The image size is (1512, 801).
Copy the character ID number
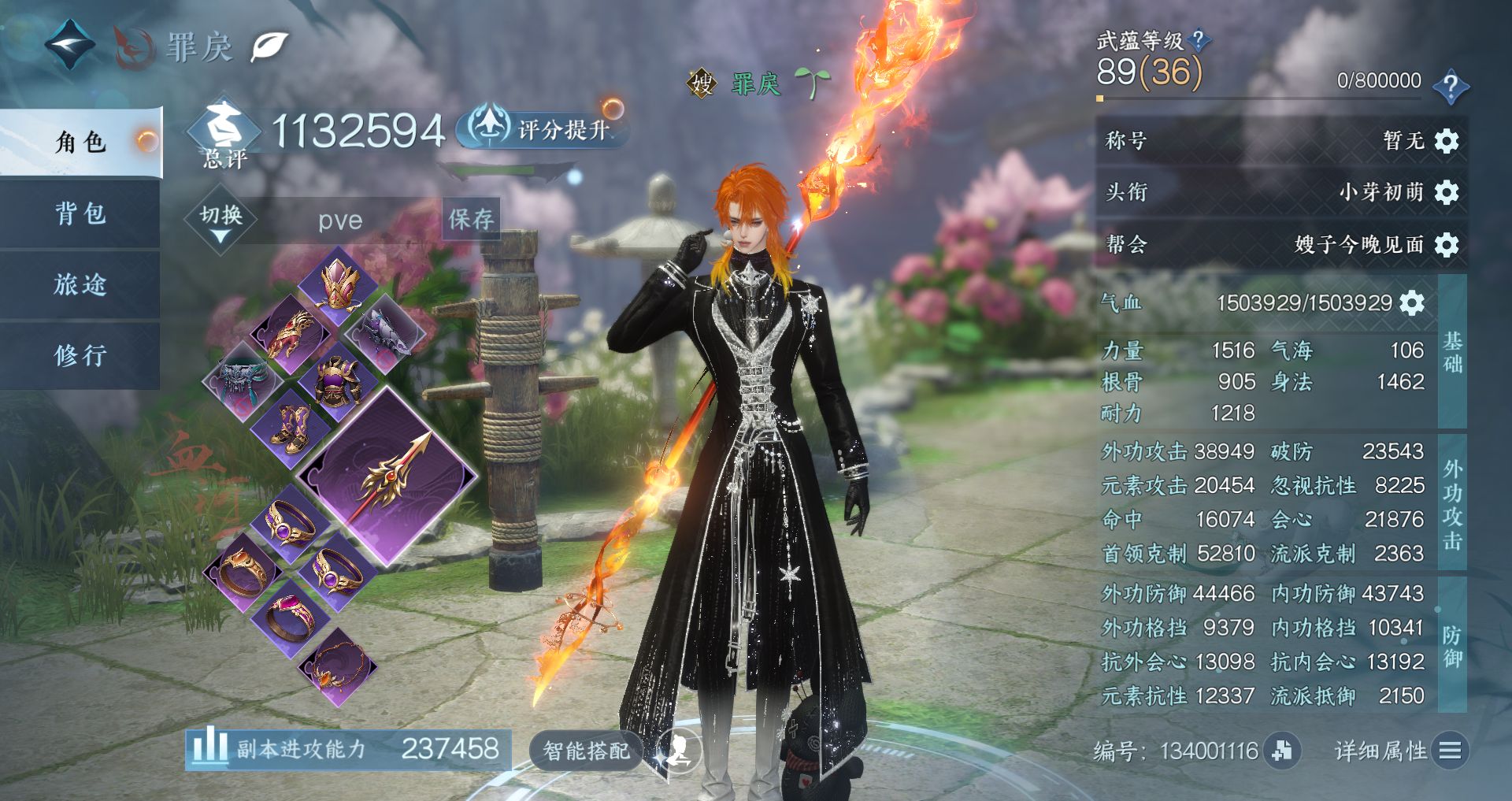pyautogui.click(x=1282, y=751)
